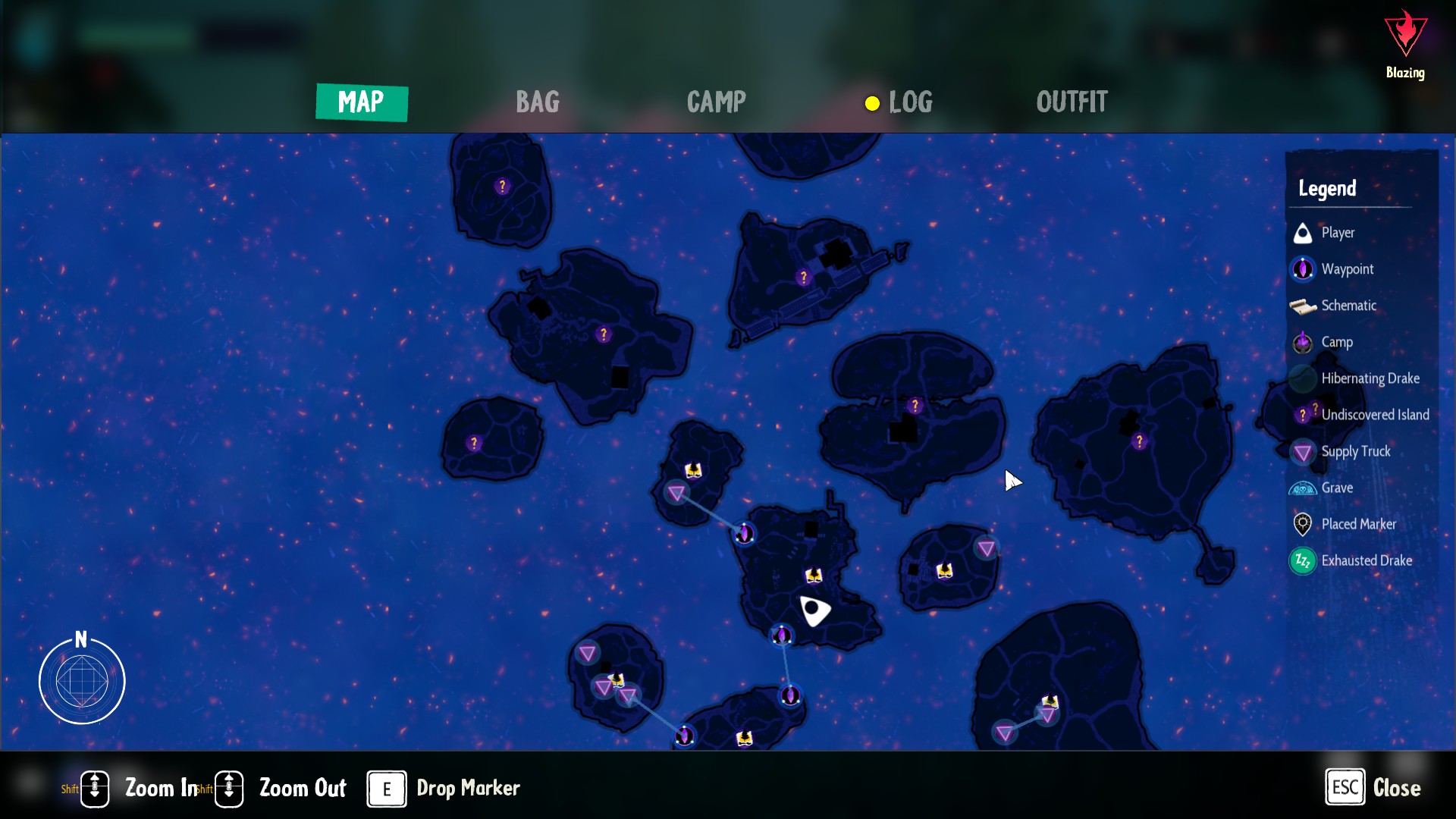This screenshot has width=1456, height=819.
Task: Select the MAP tab
Action: 361,102
